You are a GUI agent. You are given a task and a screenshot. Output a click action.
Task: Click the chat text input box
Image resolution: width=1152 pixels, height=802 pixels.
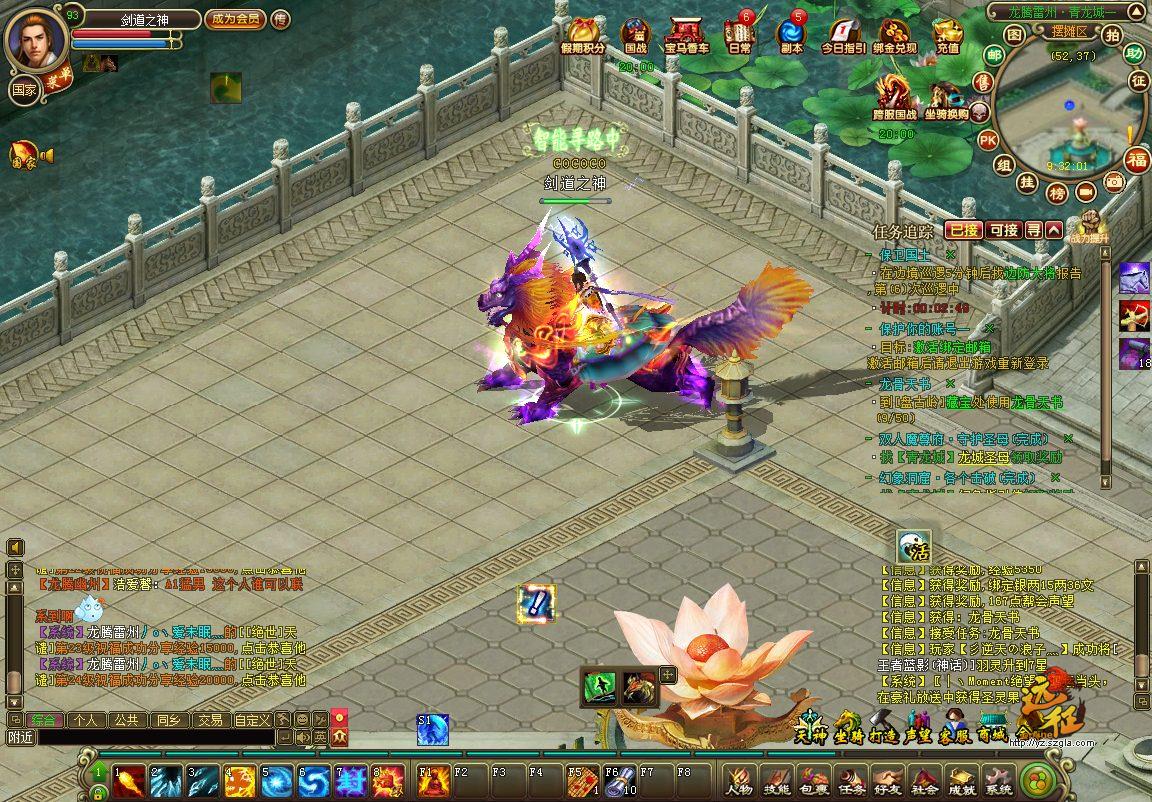click(x=140, y=737)
